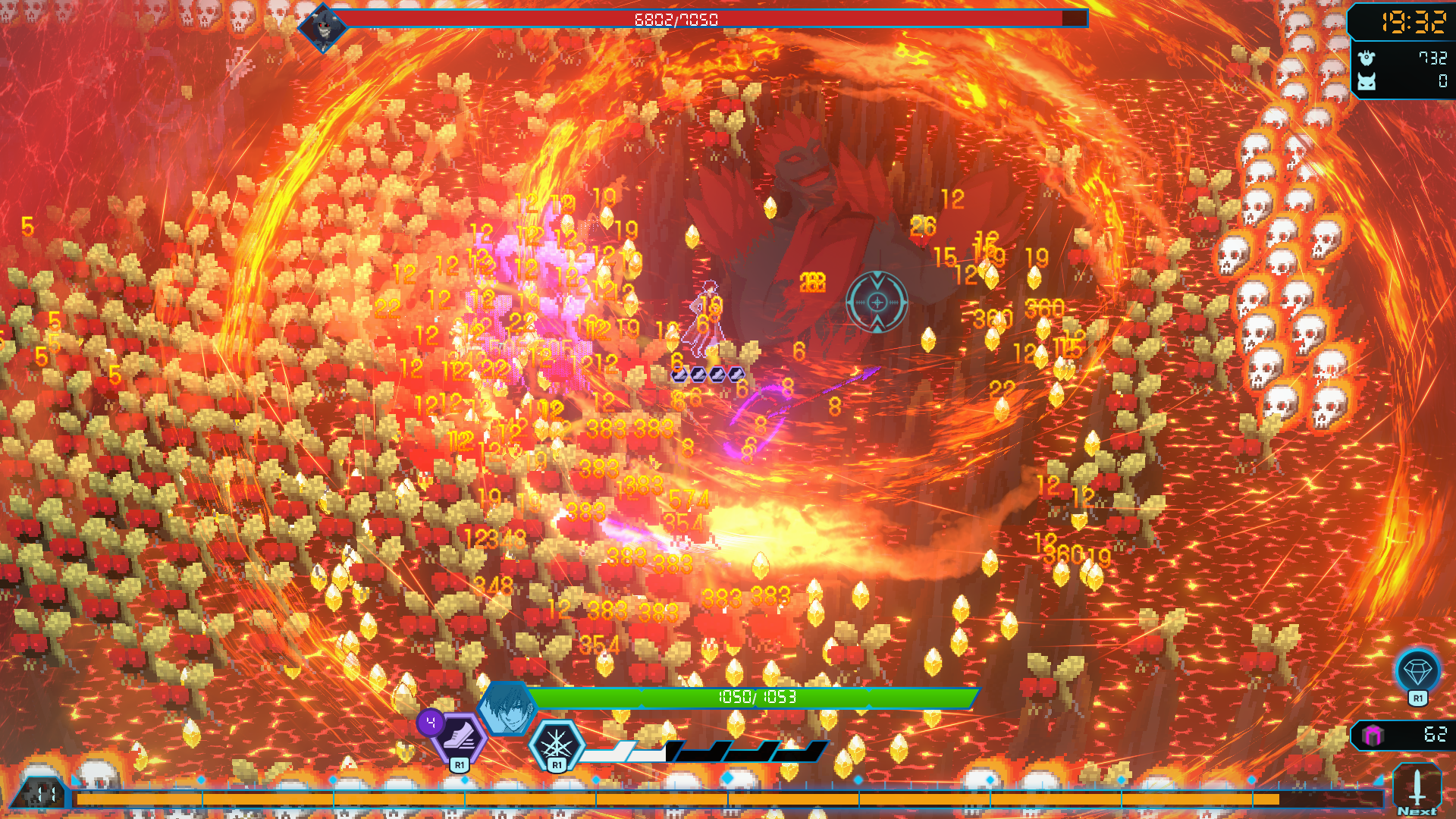Select the diamond gem ability icon
The image size is (1456, 819).
pos(1417,671)
